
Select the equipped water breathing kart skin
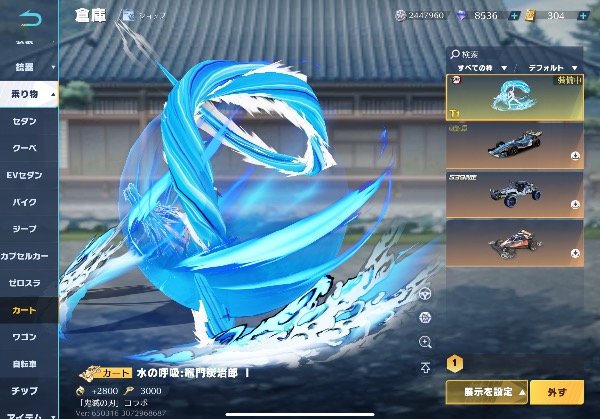click(514, 96)
